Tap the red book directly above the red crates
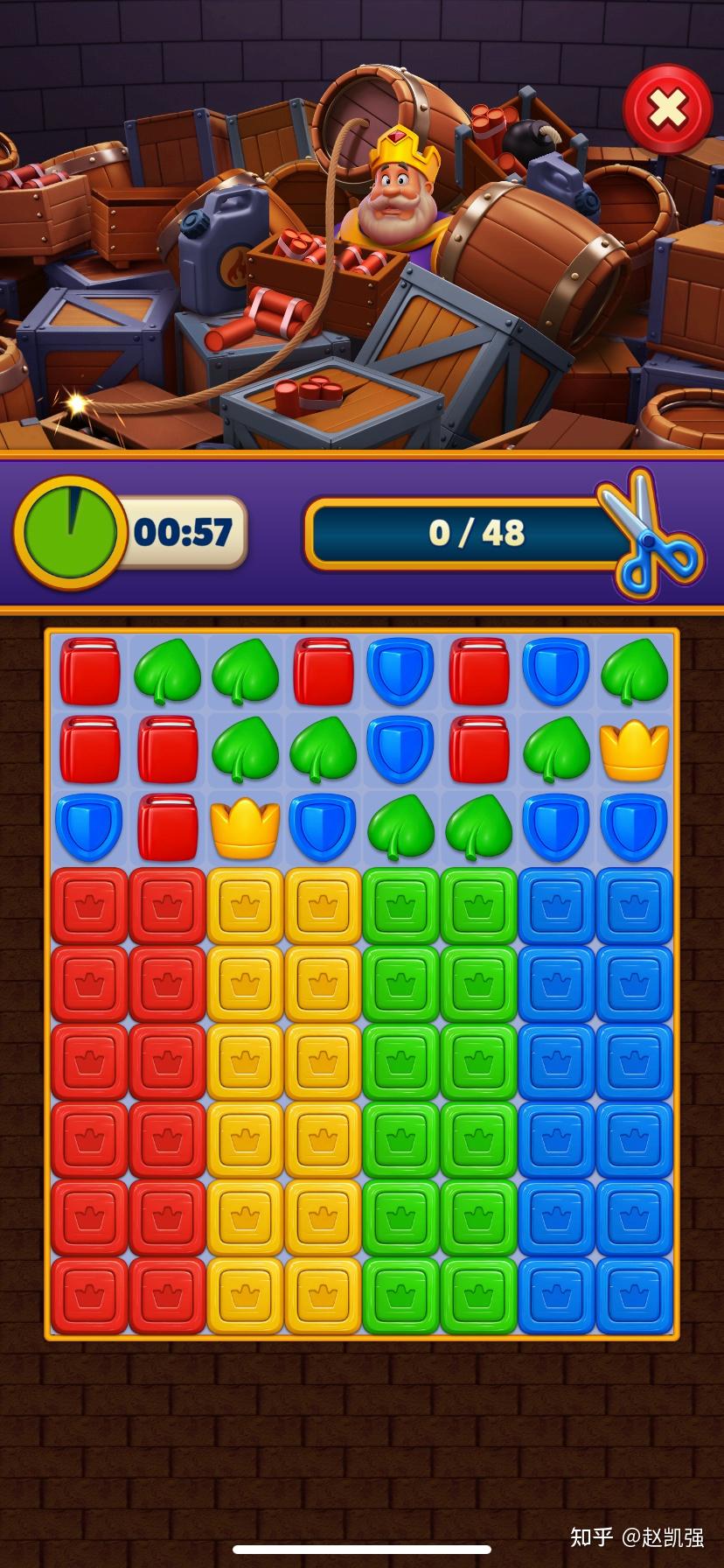The height and width of the screenshot is (1568, 724). click(x=167, y=828)
